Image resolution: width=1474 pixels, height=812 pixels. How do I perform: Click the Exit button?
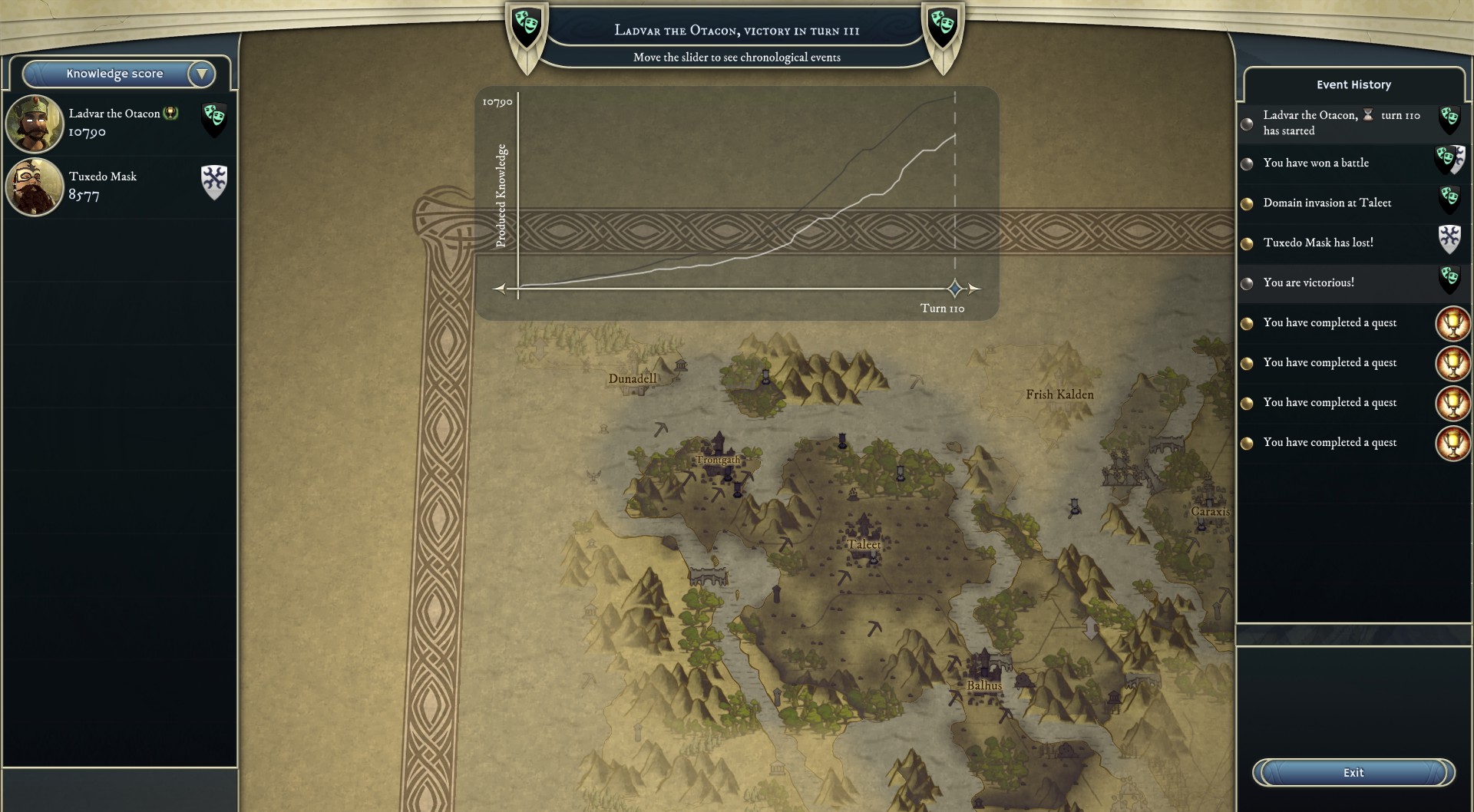pyautogui.click(x=1353, y=773)
